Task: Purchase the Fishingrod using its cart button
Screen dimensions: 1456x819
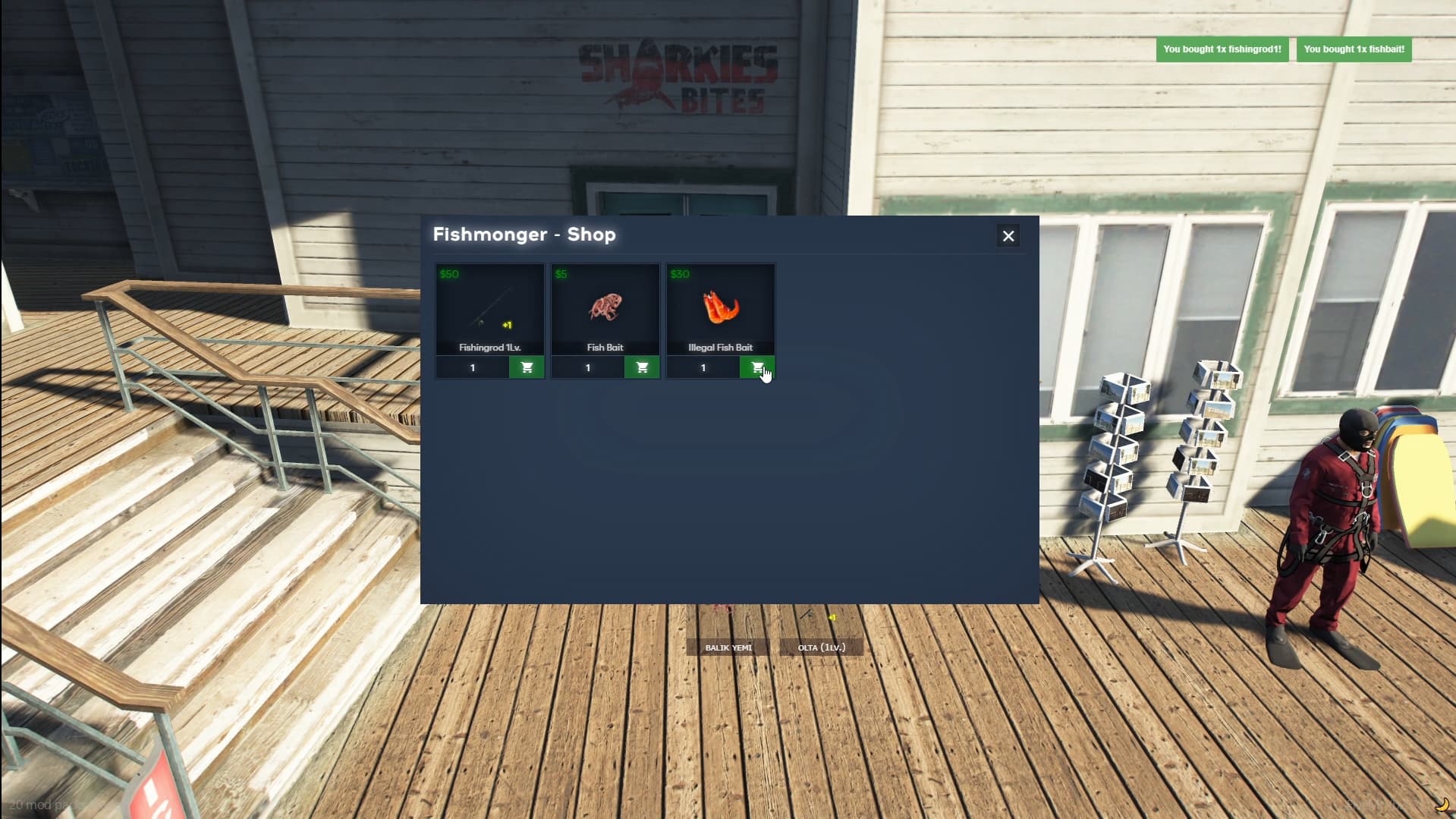Action: pos(527,367)
